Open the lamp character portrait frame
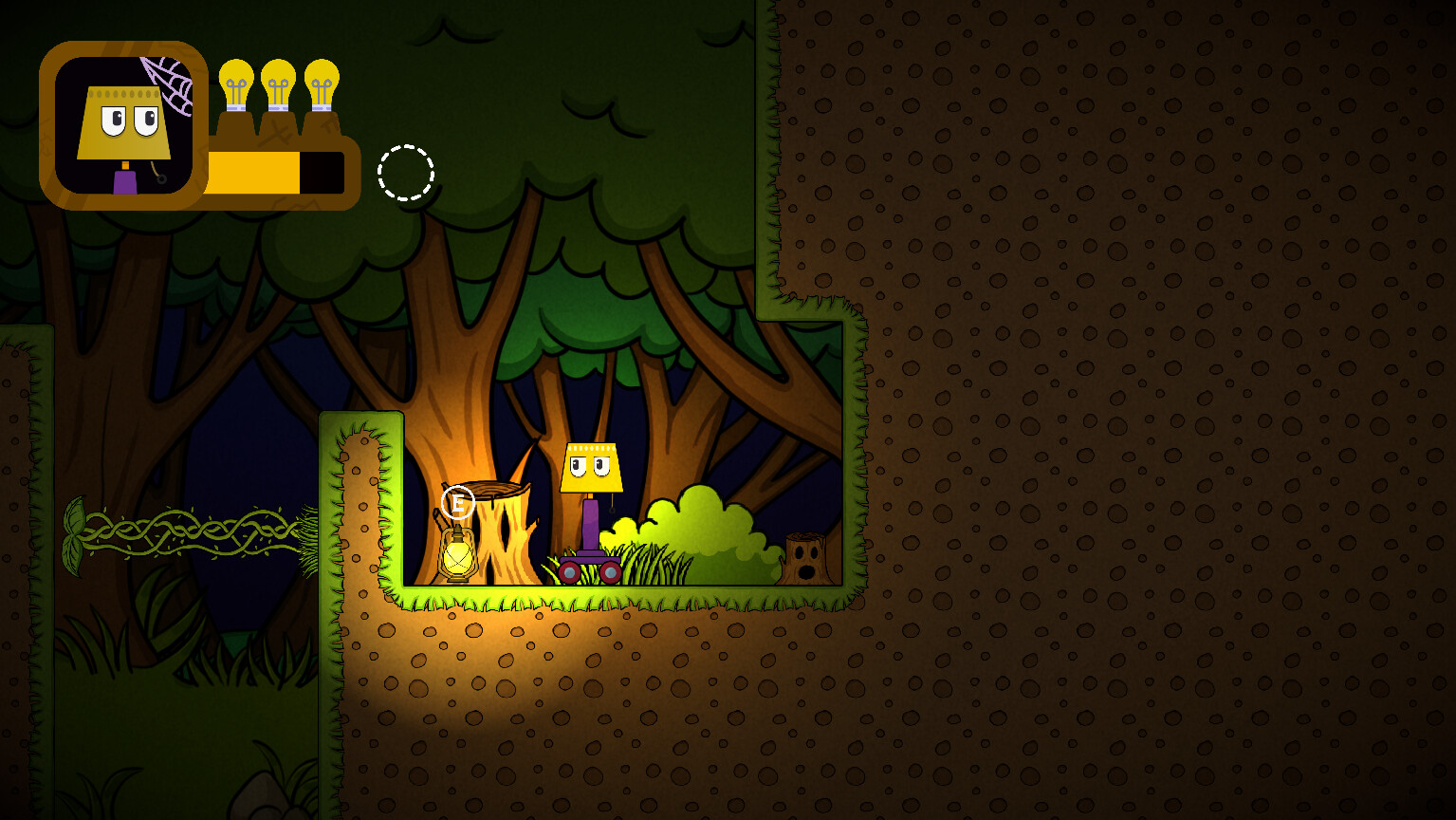 [123, 123]
